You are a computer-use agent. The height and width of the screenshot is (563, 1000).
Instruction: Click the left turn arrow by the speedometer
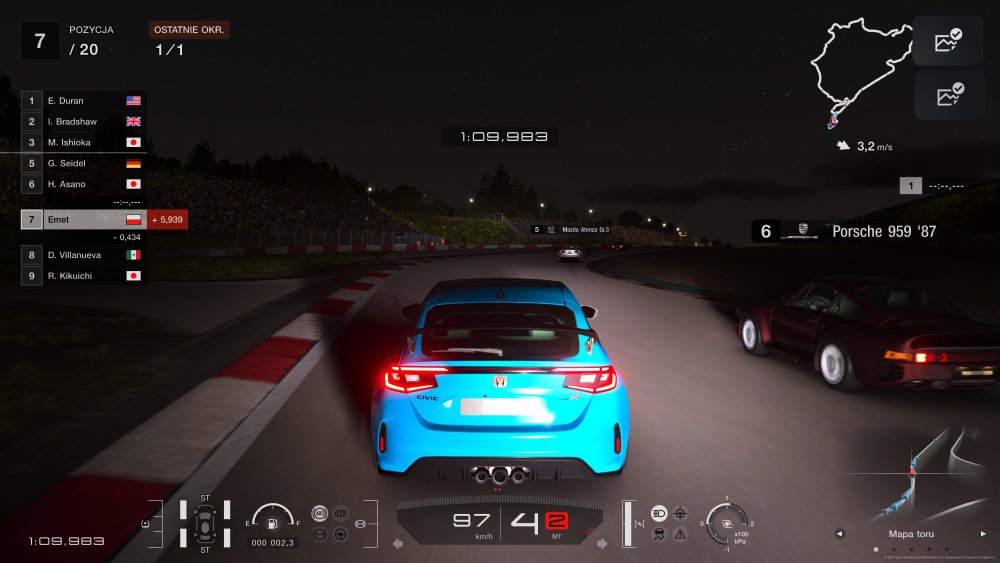click(397, 543)
